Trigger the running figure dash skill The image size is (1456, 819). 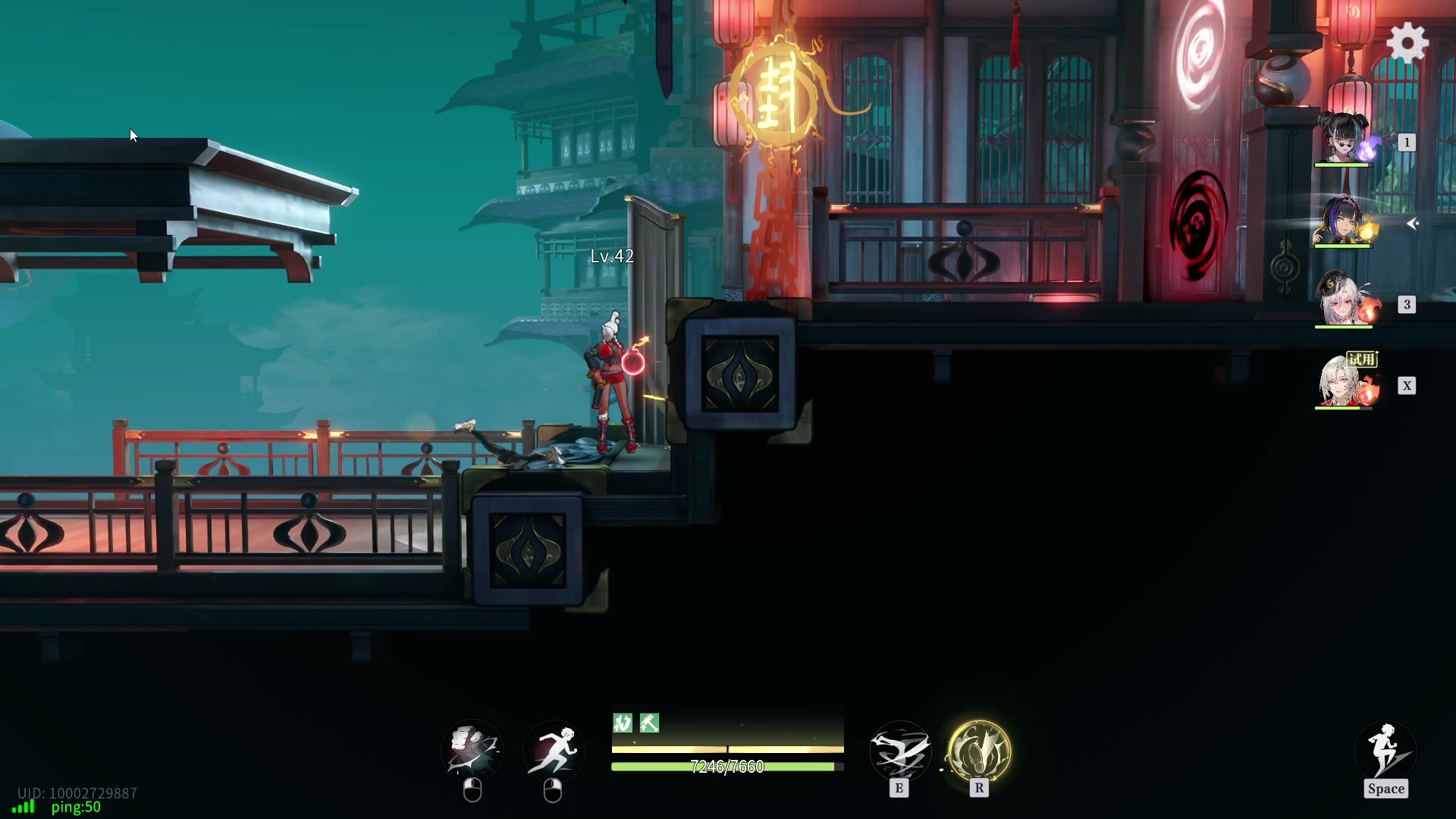click(x=554, y=750)
